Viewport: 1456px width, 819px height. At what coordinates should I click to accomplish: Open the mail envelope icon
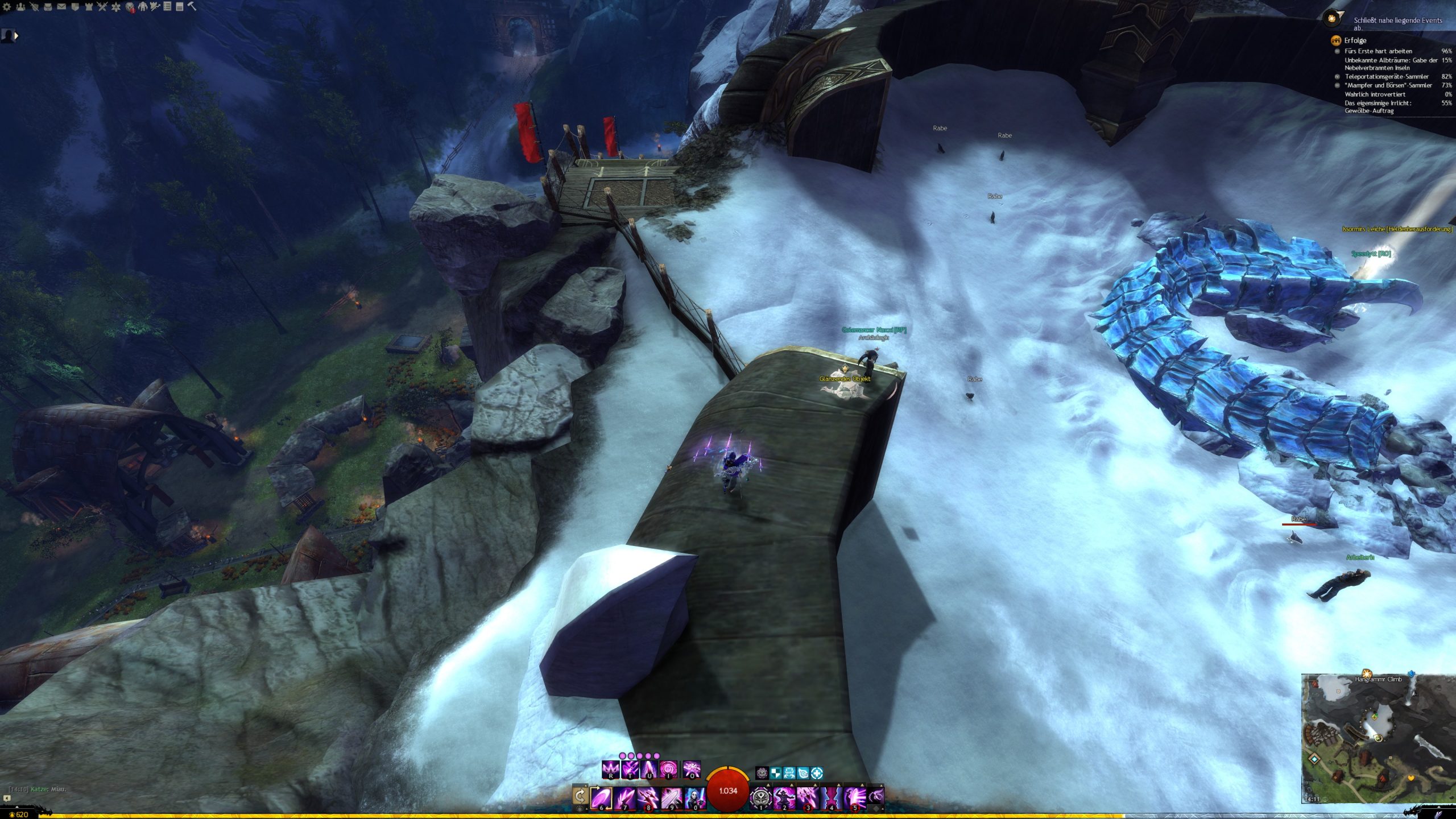(61, 7)
